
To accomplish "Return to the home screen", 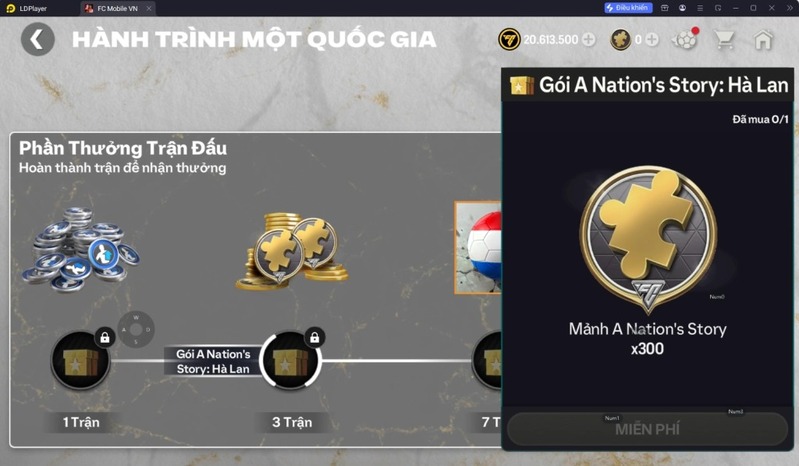I will tap(764, 40).
